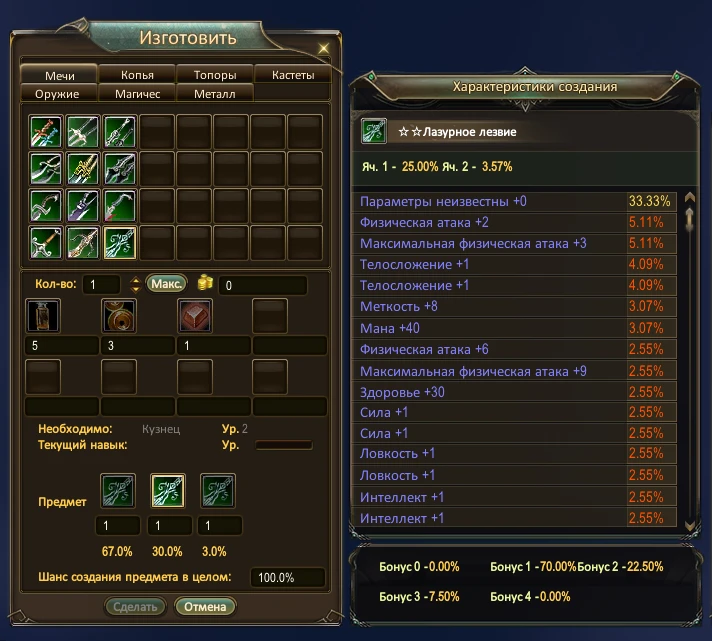This screenshot has width=712, height=641.
Task: Click the quantity up/down stepper arrows
Action: (136, 285)
